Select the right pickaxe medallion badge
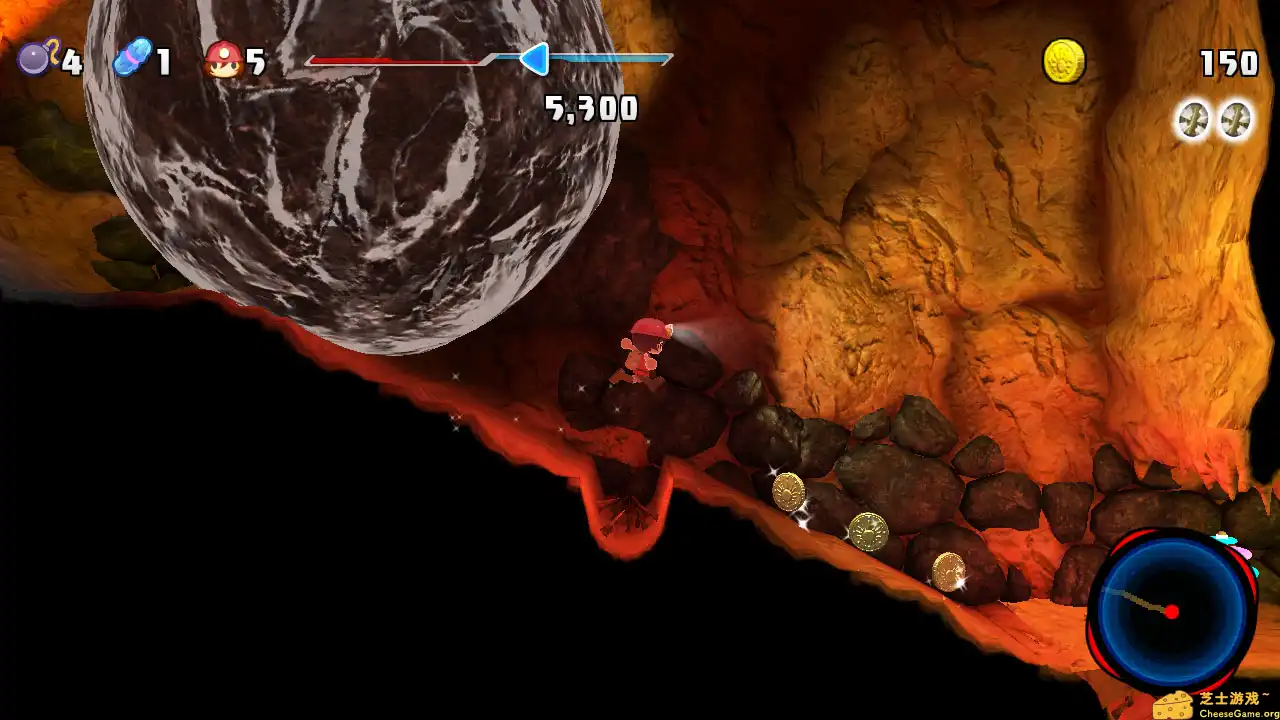 coord(1237,120)
